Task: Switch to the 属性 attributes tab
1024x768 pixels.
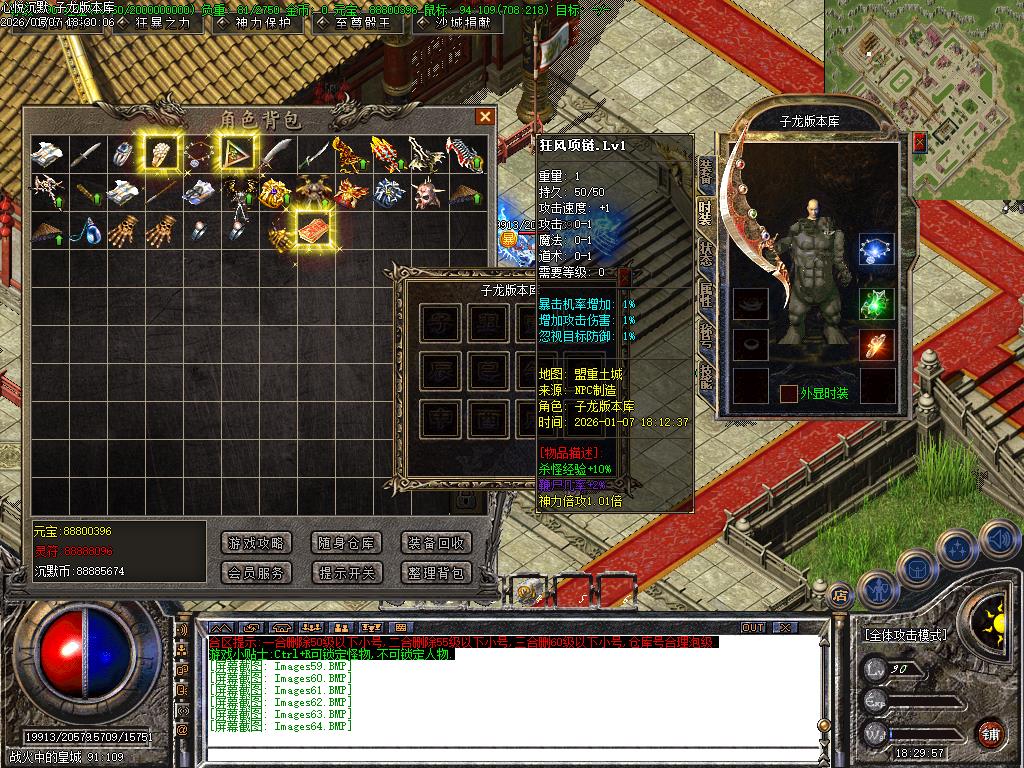Action: (x=706, y=295)
